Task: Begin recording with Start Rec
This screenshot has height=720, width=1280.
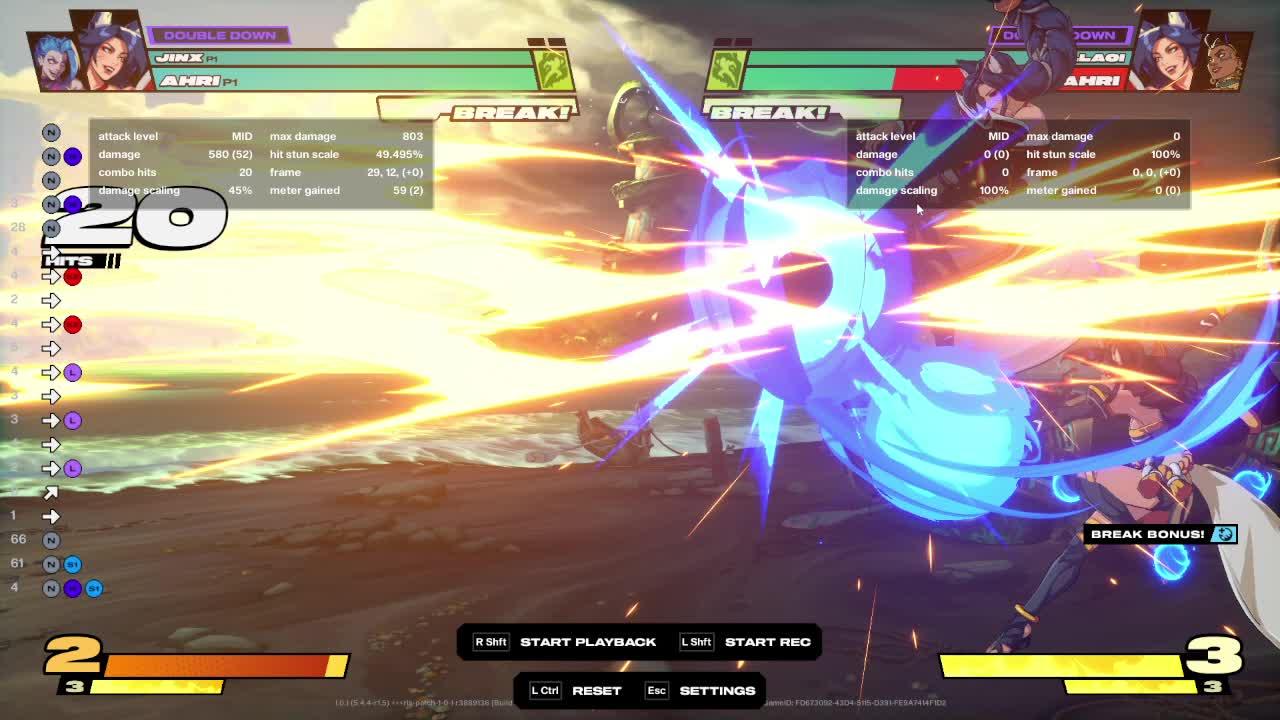Action: 767,642
